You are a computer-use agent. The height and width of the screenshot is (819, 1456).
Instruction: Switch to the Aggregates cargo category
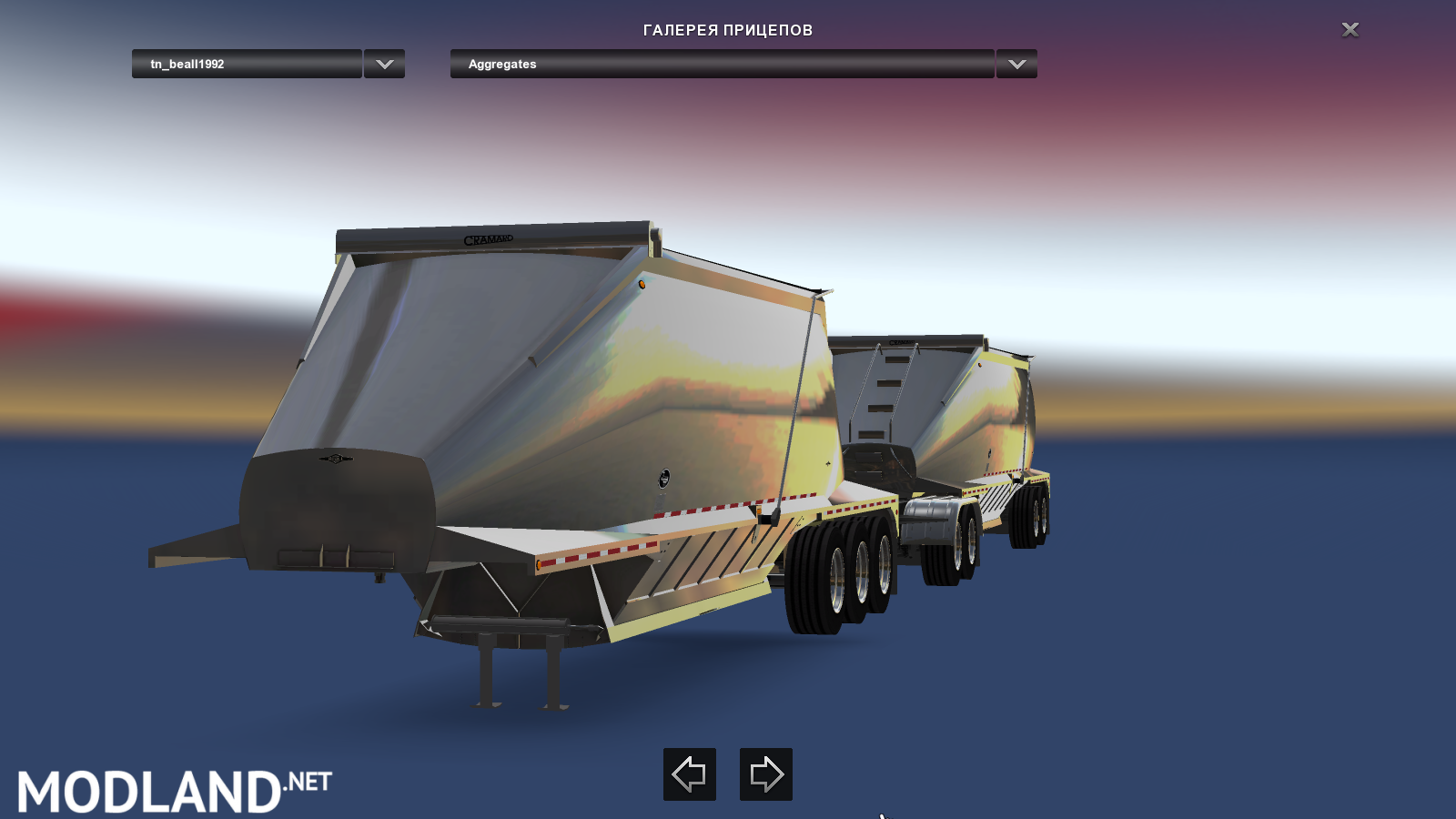pos(719,64)
